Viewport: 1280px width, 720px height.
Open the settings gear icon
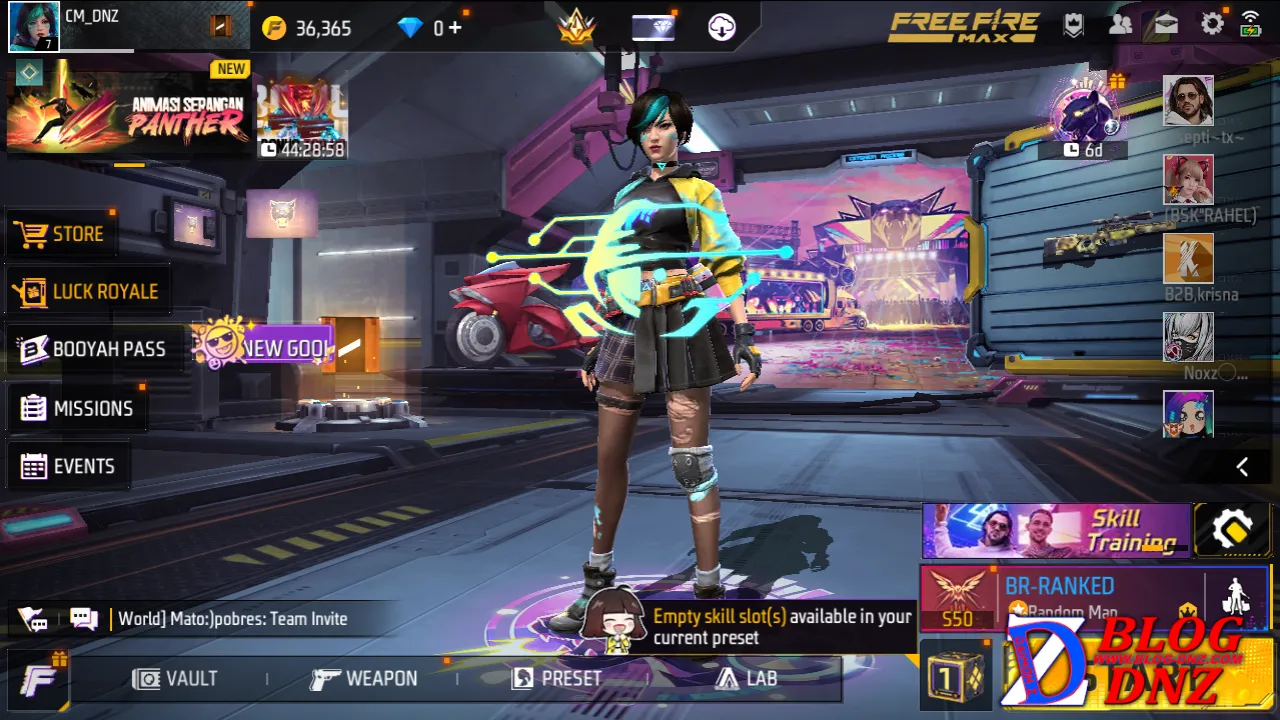tap(1212, 25)
